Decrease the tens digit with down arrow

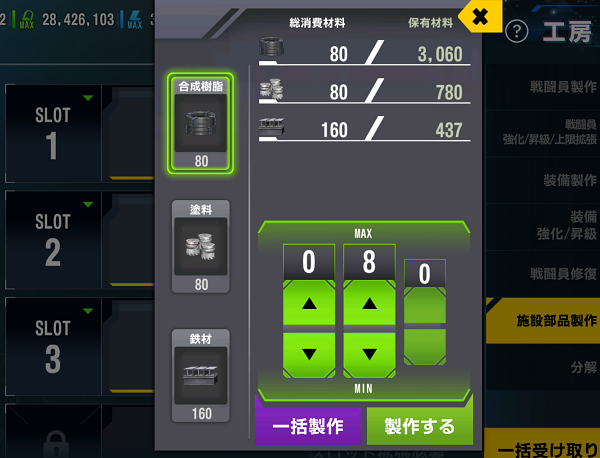tap(369, 354)
